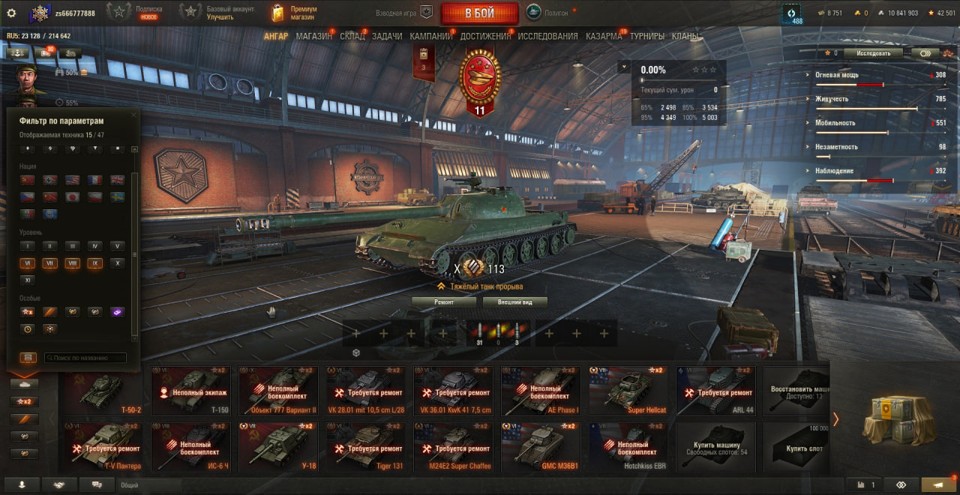Image resolution: width=960 pixels, height=495 pixels.
Task: Open the Задачи section
Action: [387, 36]
